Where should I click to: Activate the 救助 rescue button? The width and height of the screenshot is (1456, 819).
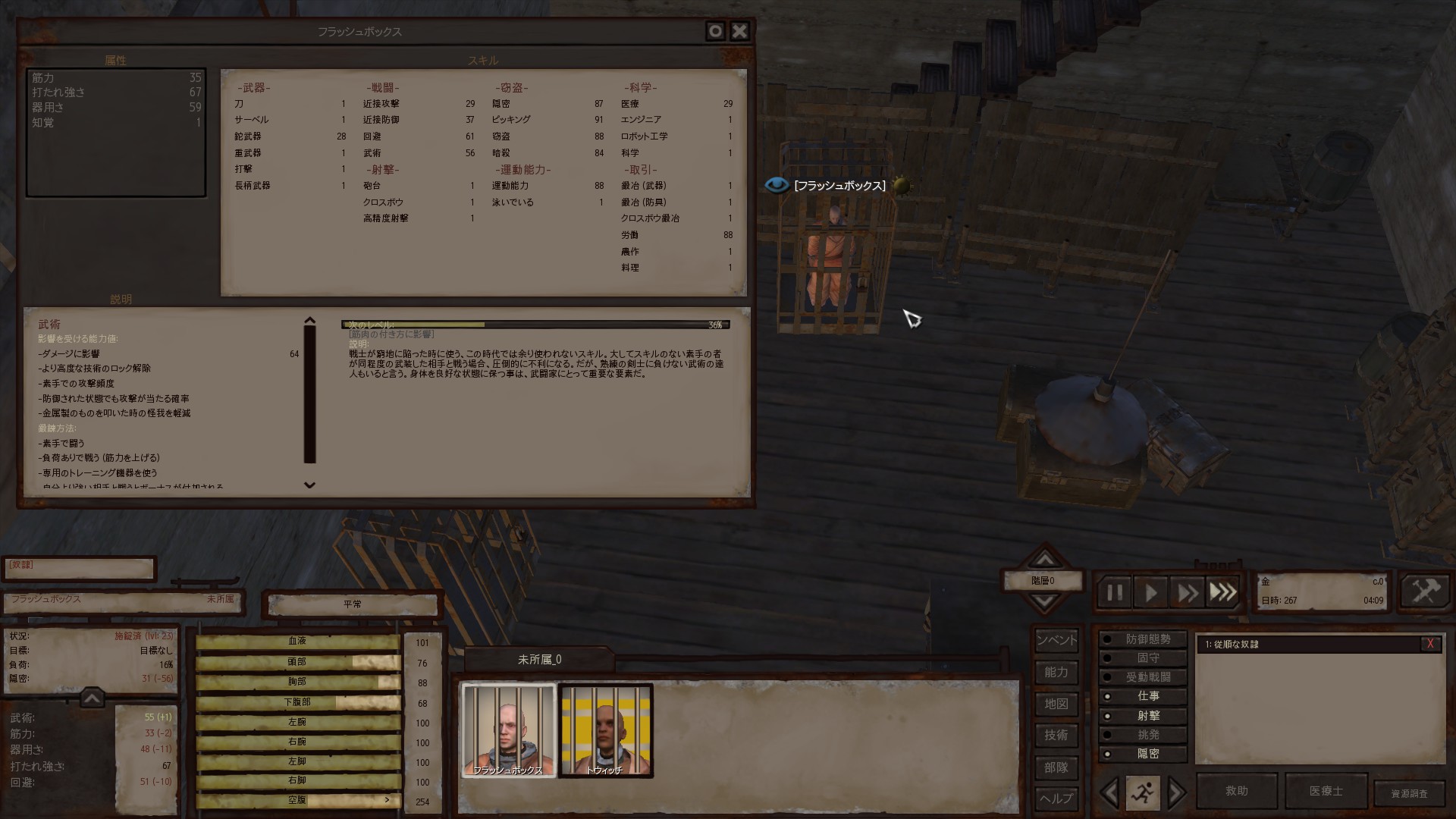tap(1236, 791)
